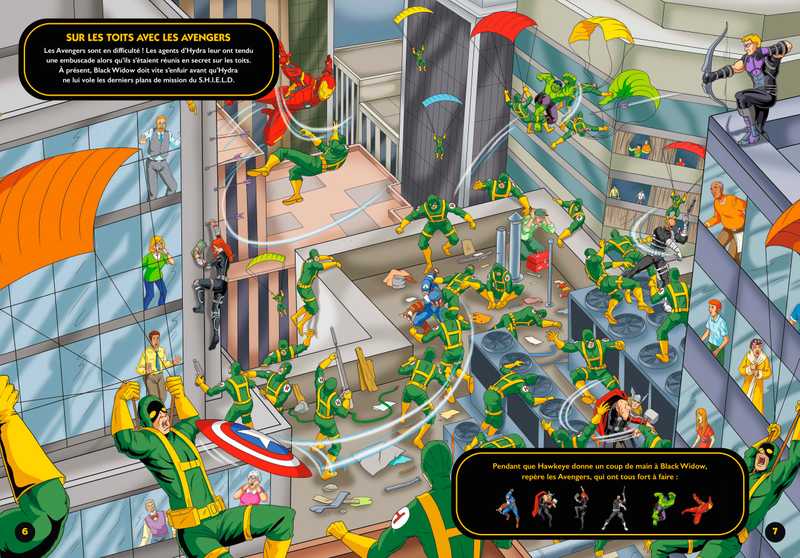Select Captain America in the find list

[511, 510]
